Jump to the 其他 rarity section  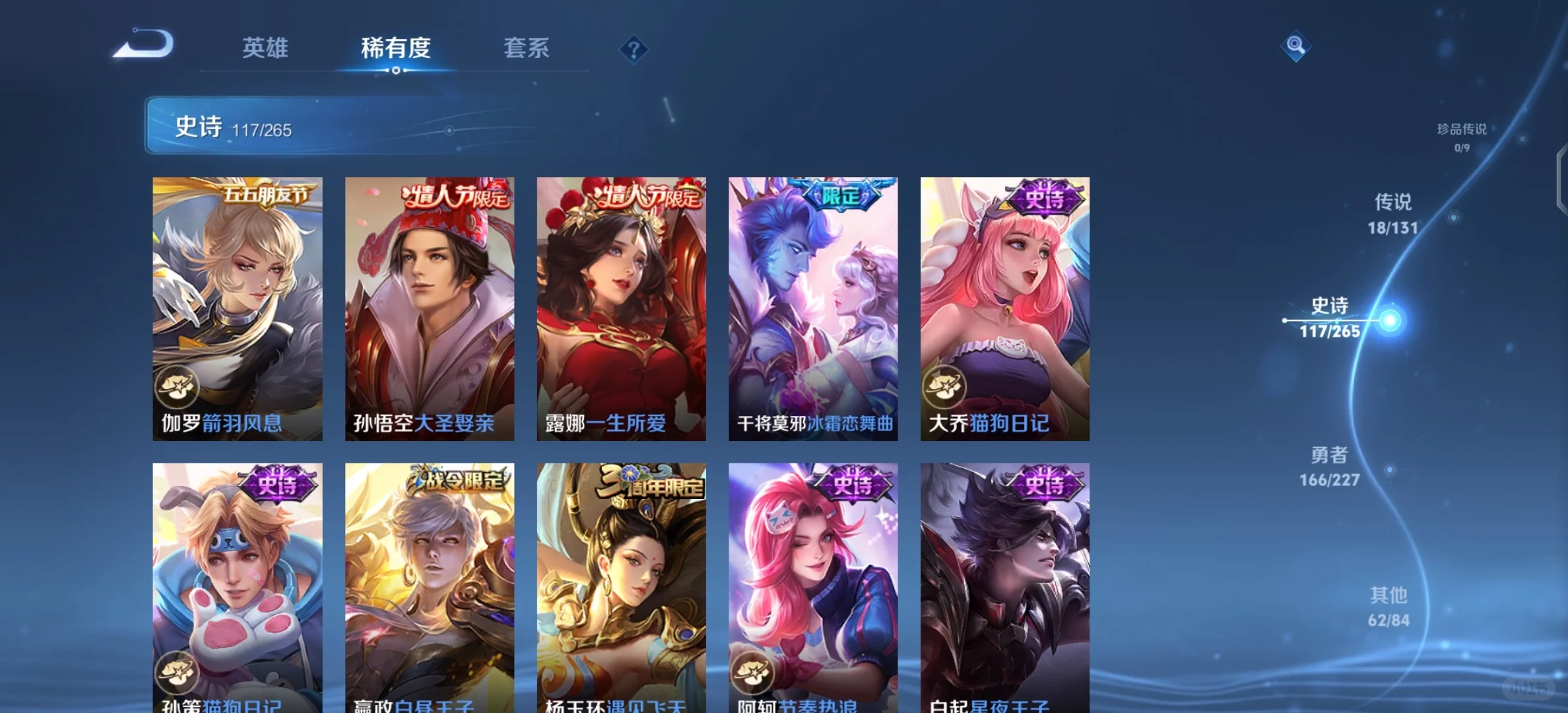pos(1388,606)
